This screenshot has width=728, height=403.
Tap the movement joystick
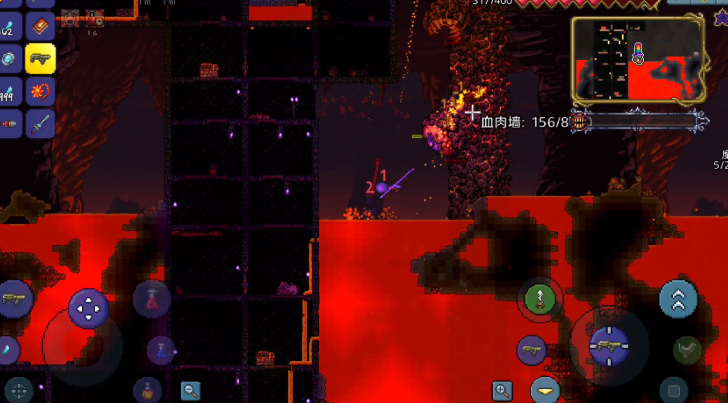[x=88, y=308]
